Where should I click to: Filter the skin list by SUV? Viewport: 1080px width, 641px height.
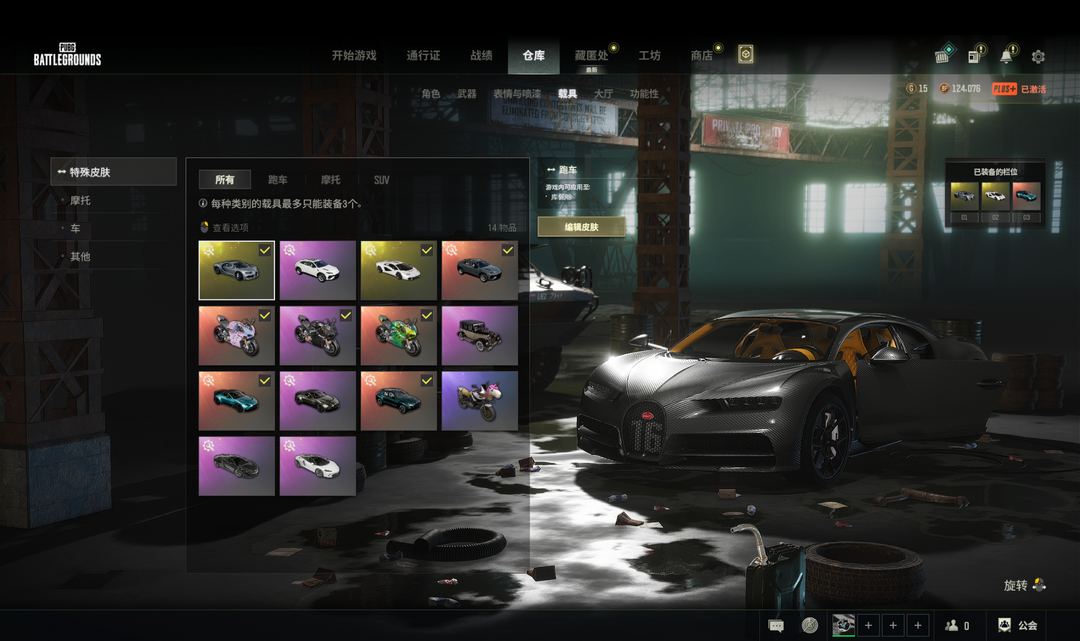[x=381, y=180]
